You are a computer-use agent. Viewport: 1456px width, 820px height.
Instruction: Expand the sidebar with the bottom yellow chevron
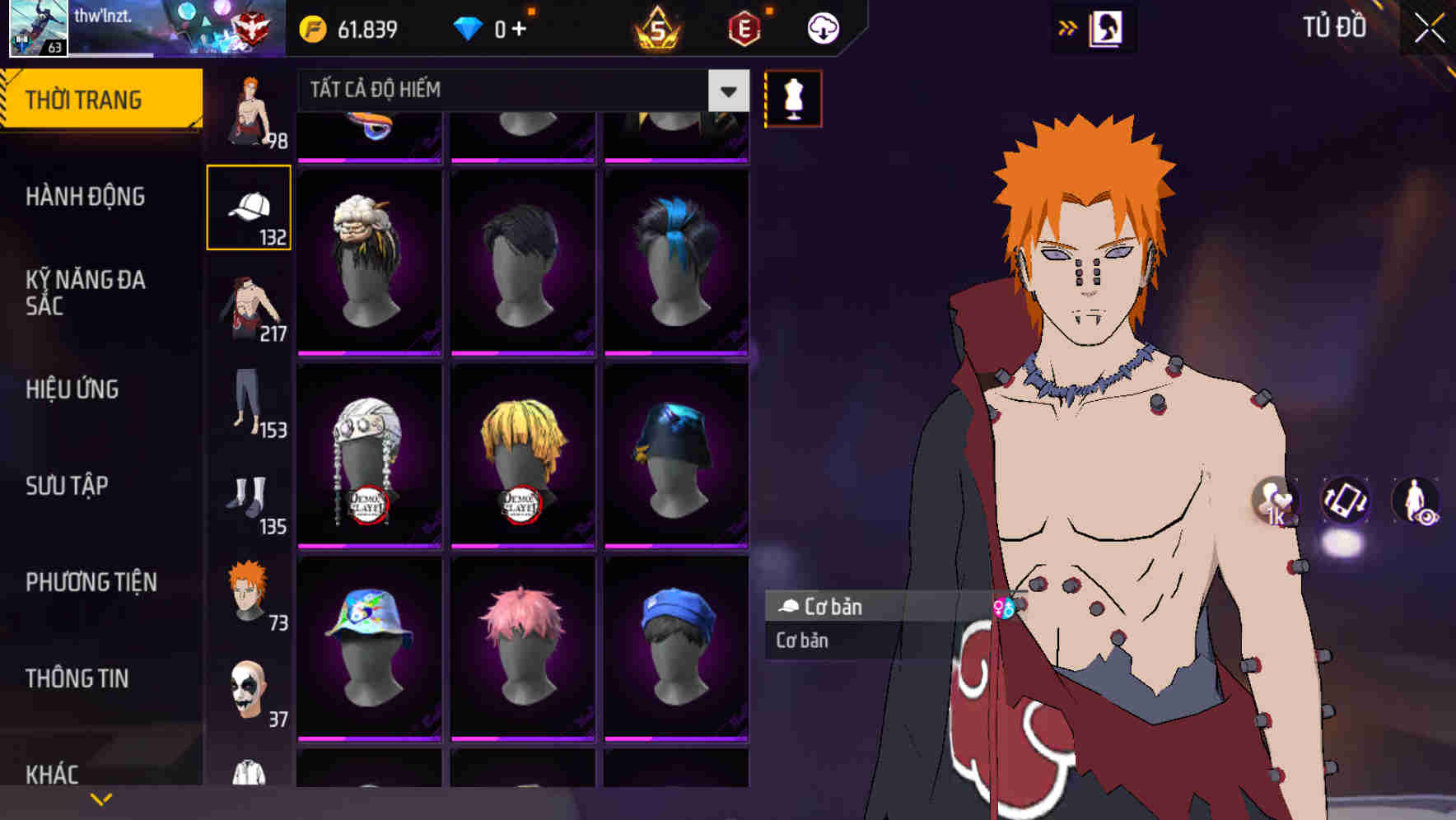coord(100,797)
